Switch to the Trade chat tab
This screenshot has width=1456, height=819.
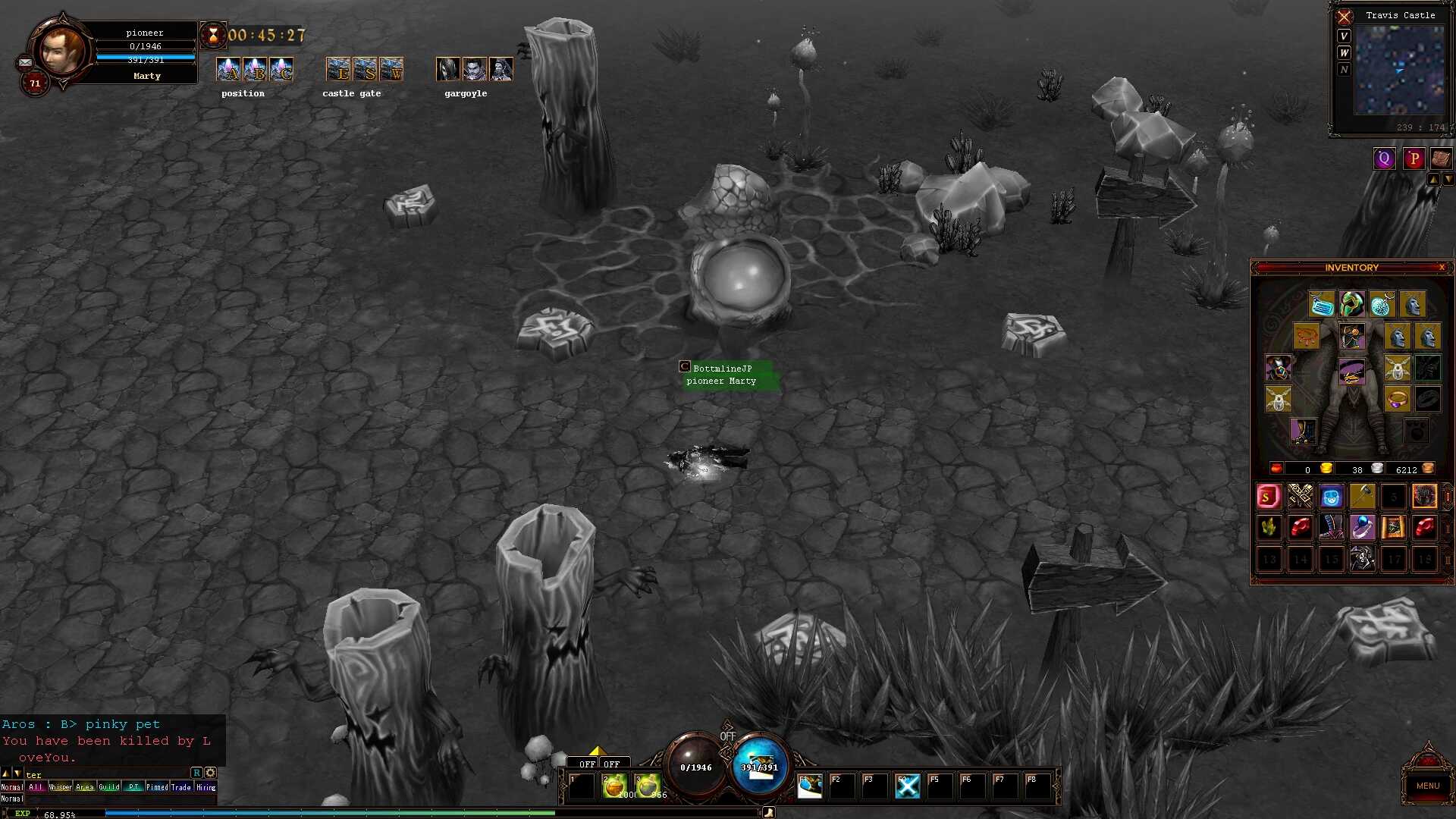pyautogui.click(x=181, y=787)
